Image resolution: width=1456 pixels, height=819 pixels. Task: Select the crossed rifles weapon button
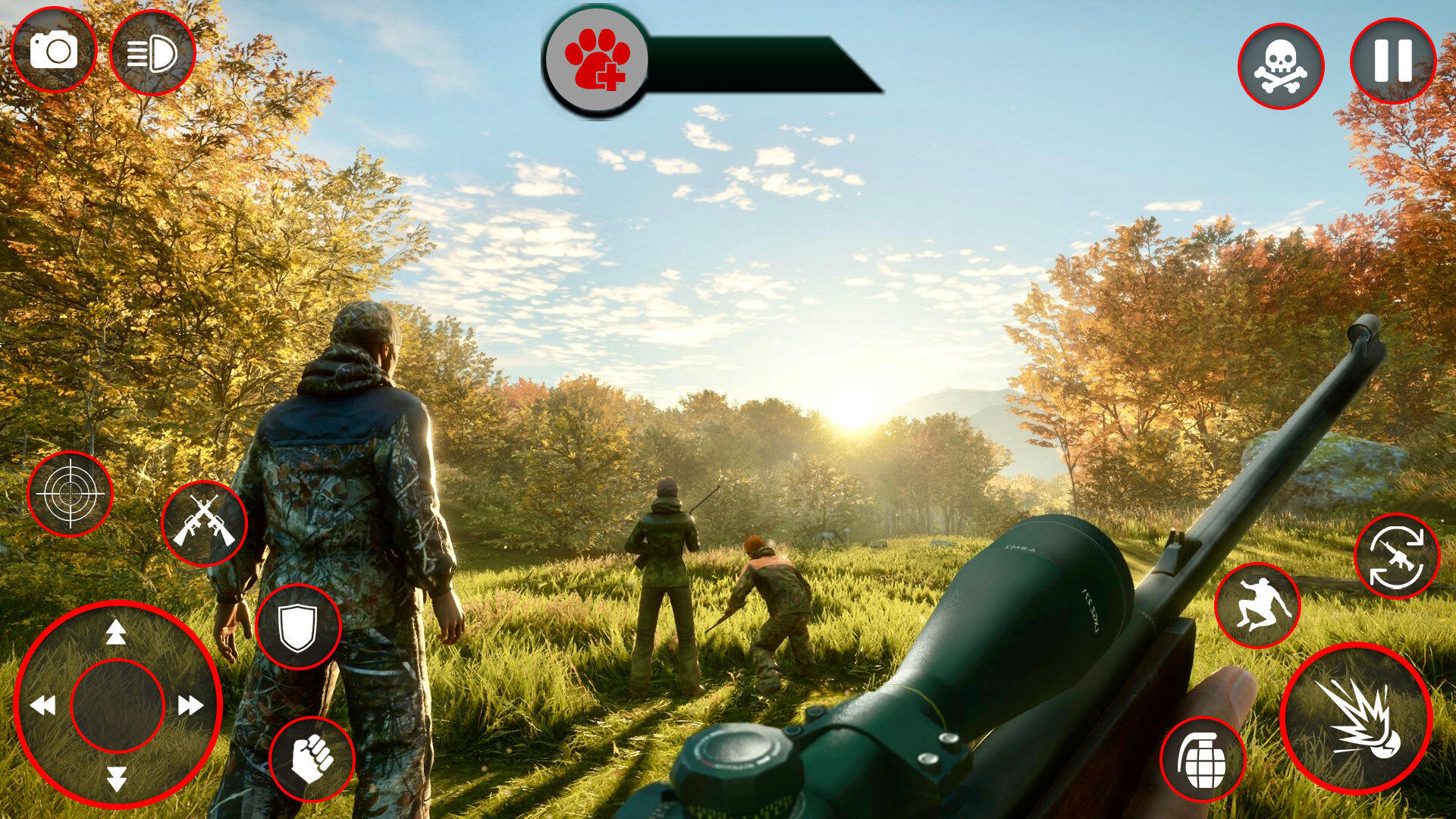click(x=204, y=522)
